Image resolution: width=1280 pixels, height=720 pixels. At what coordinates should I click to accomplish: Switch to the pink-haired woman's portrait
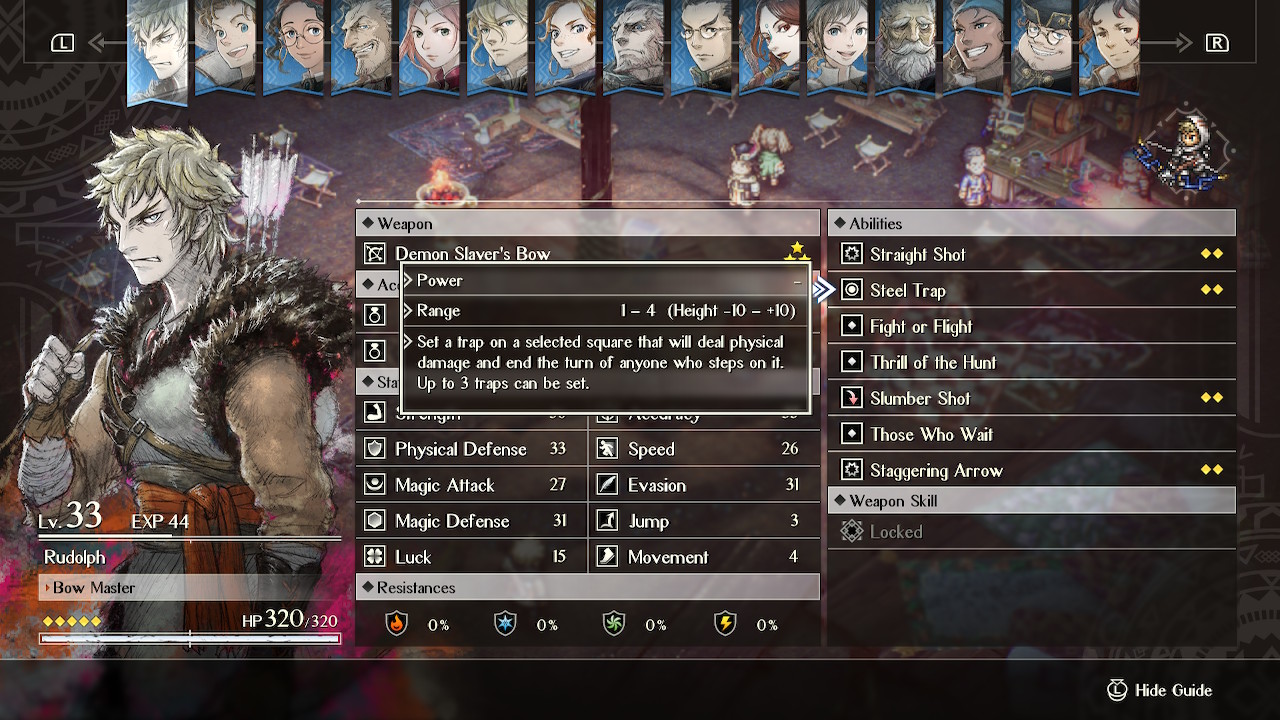[x=430, y=46]
